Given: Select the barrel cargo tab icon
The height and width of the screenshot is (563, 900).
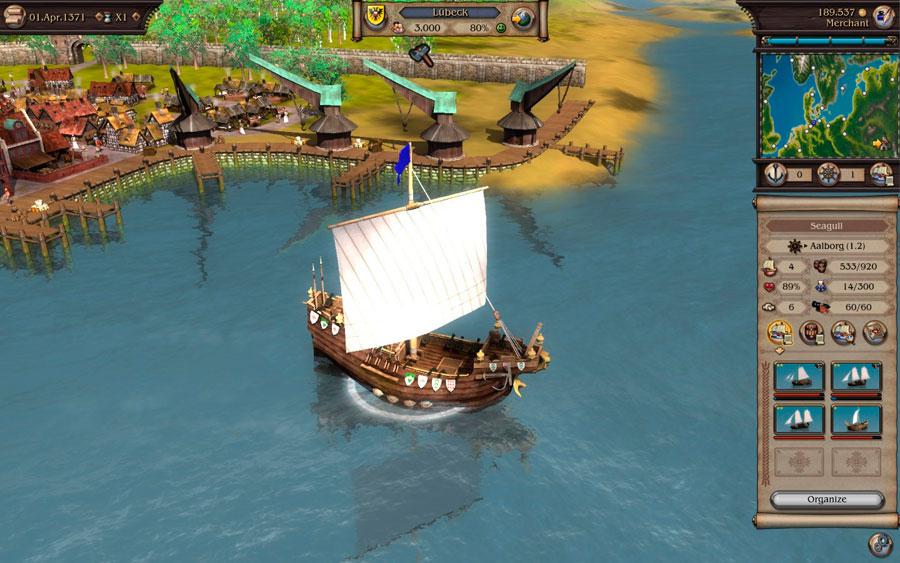Looking at the screenshot, I should point(811,332).
